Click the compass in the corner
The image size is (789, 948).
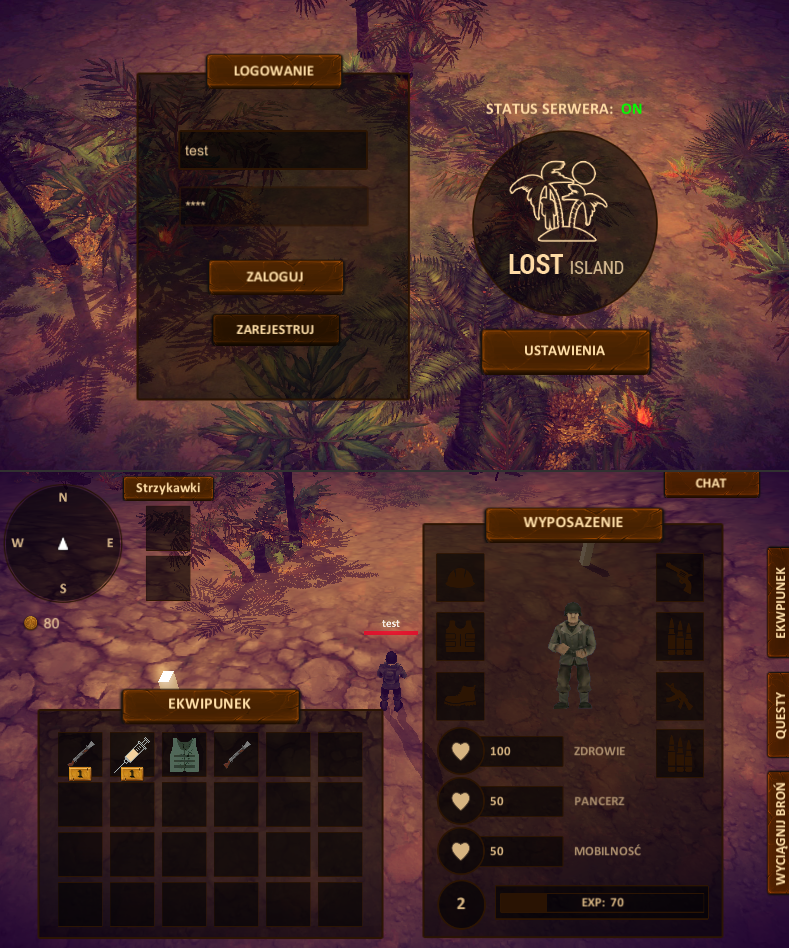coord(63,543)
